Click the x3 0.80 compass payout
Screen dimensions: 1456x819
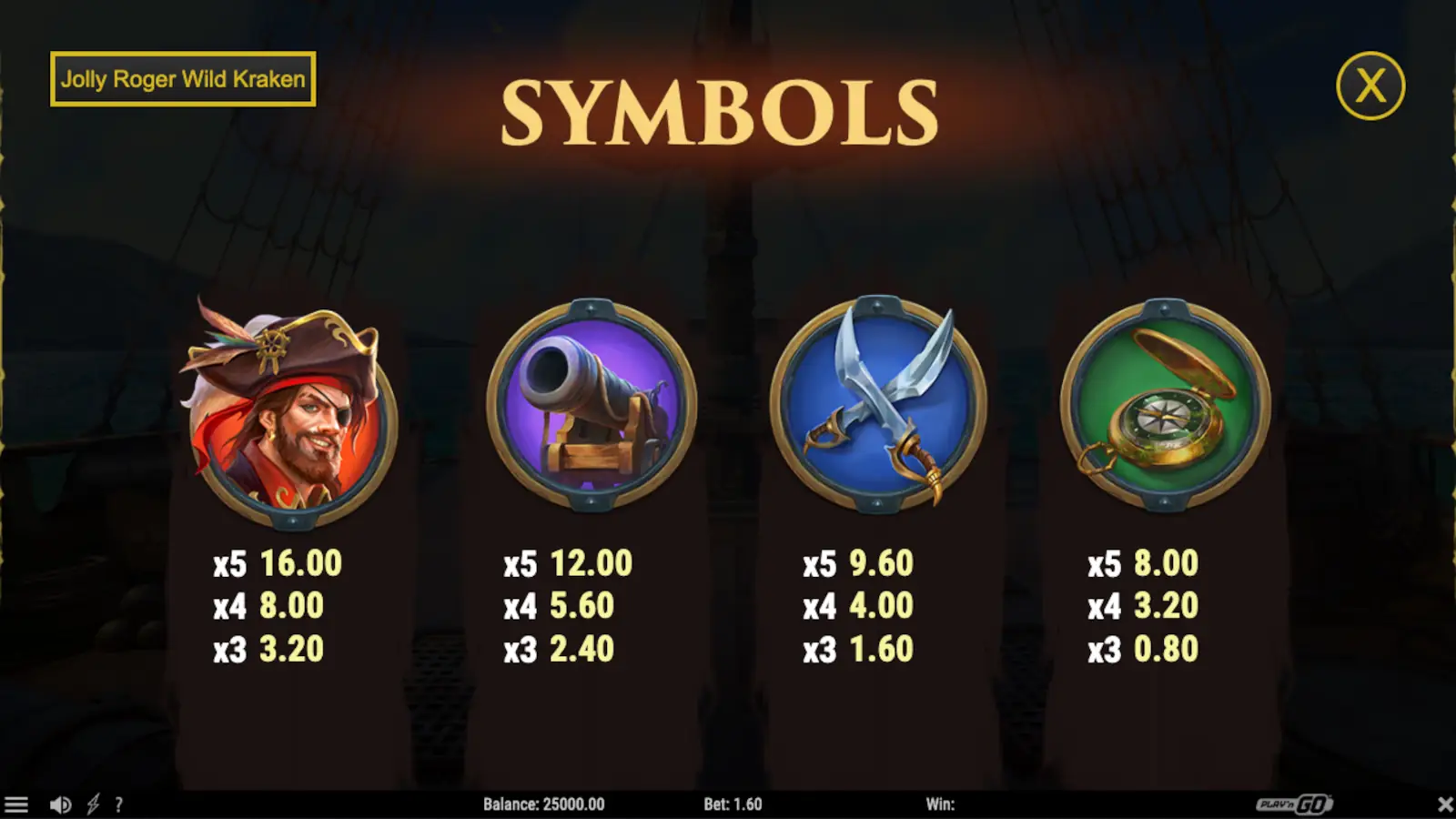(1143, 650)
